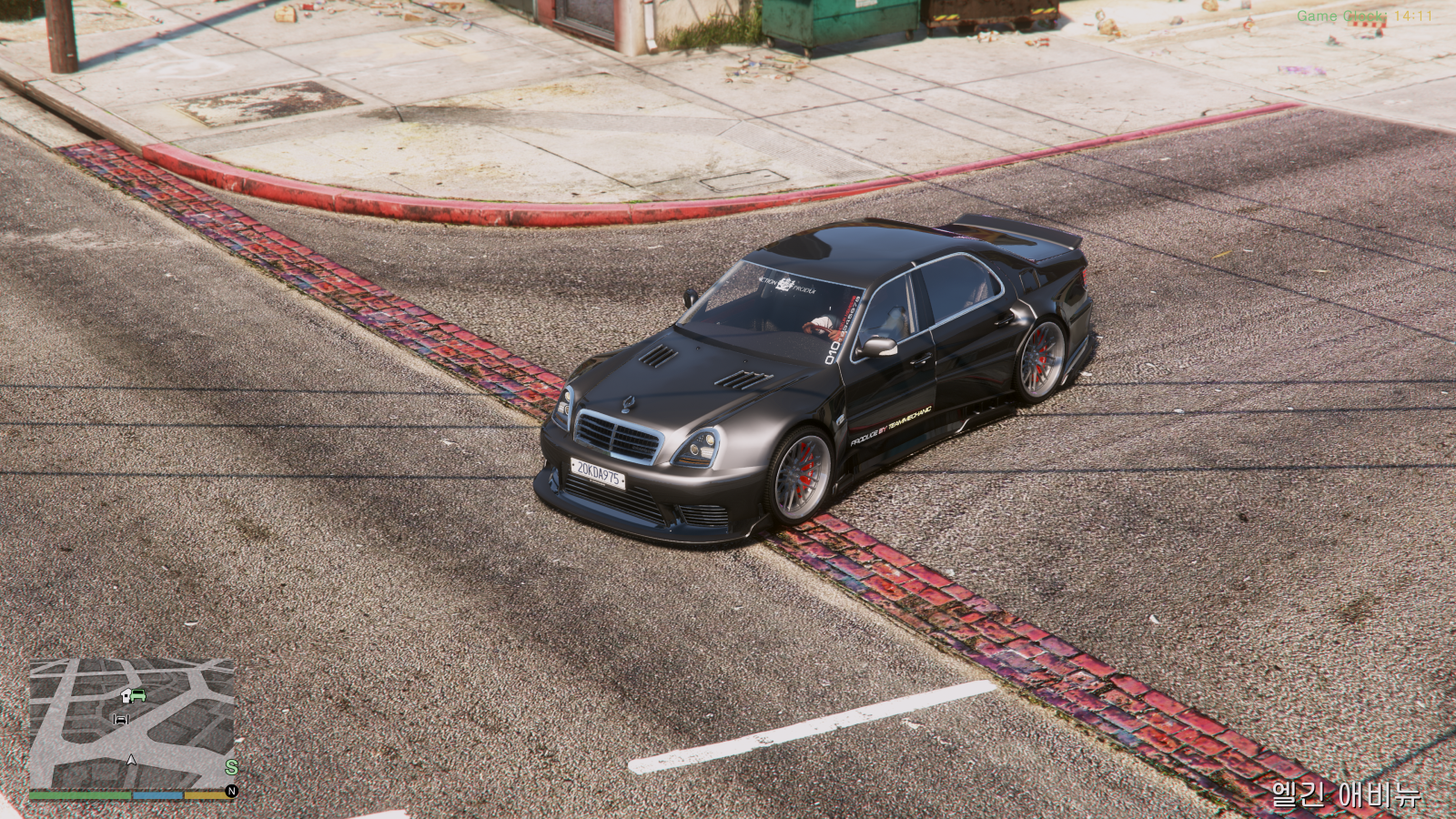Click the blue armor bar below the minimap
This screenshot has width=1456, height=819.
coord(157,794)
